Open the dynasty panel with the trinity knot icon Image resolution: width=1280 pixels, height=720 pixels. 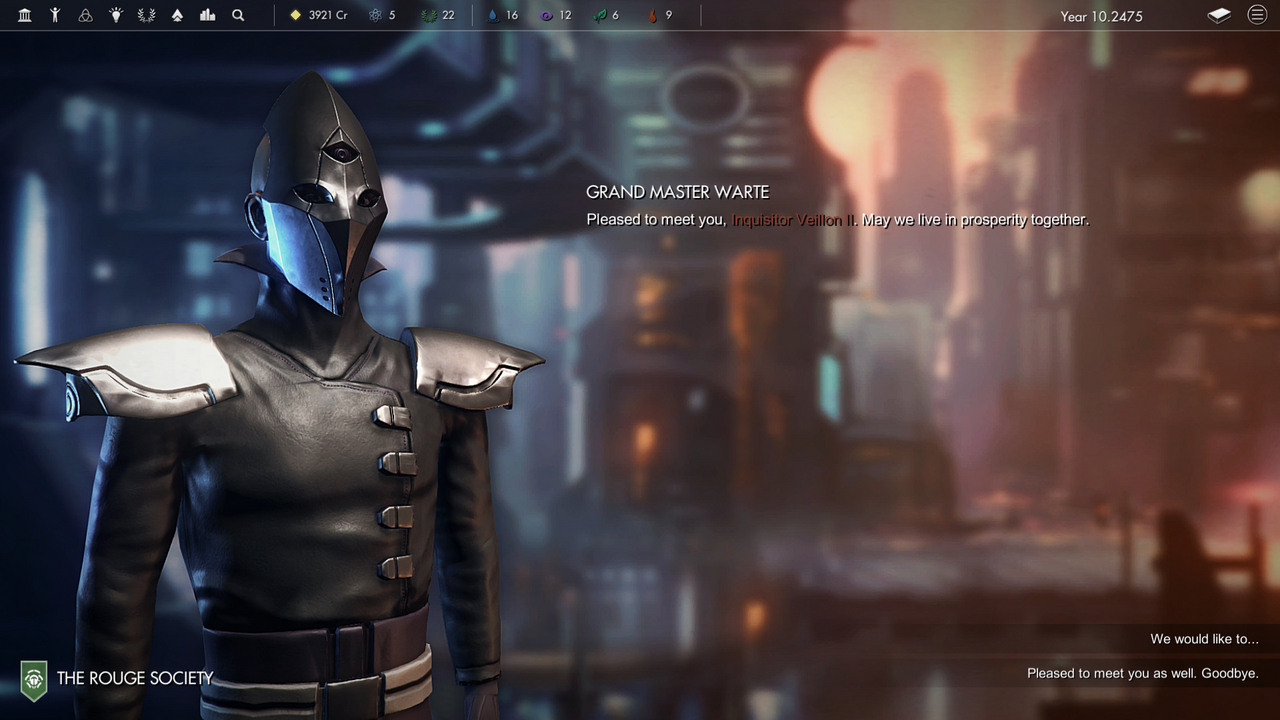pos(85,15)
